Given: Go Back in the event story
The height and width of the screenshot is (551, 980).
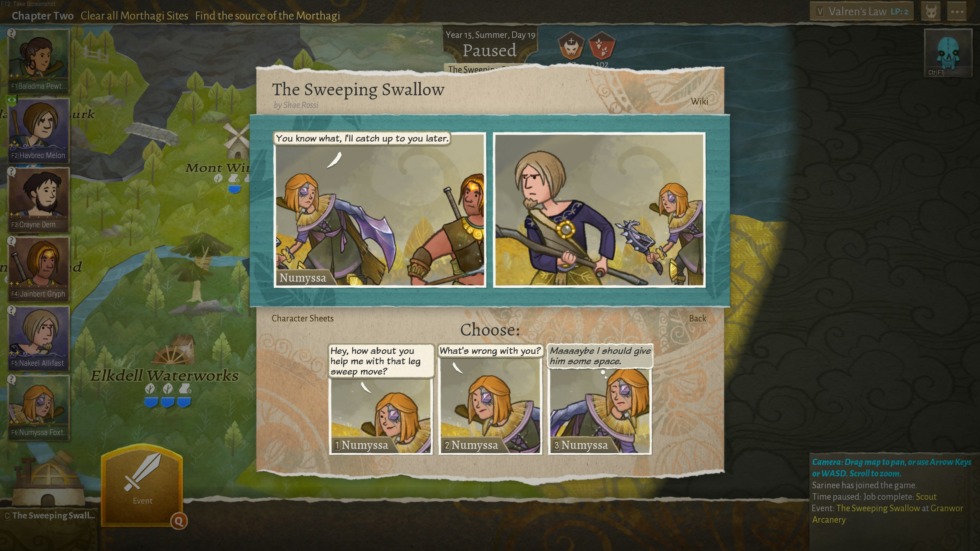Looking at the screenshot, I should click(x=697, y=319).
